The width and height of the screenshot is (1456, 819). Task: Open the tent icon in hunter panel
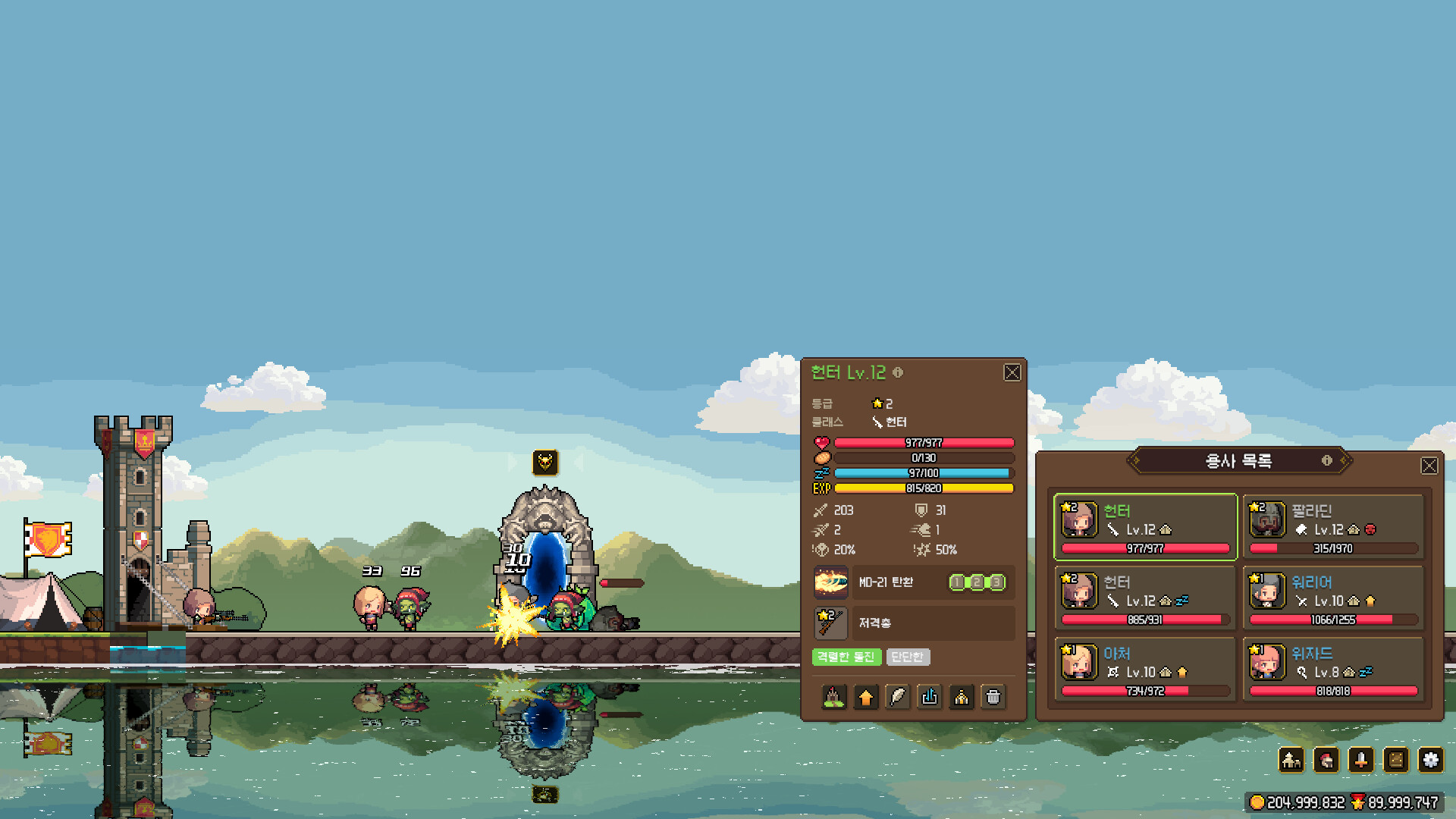(x=962, y=697)
